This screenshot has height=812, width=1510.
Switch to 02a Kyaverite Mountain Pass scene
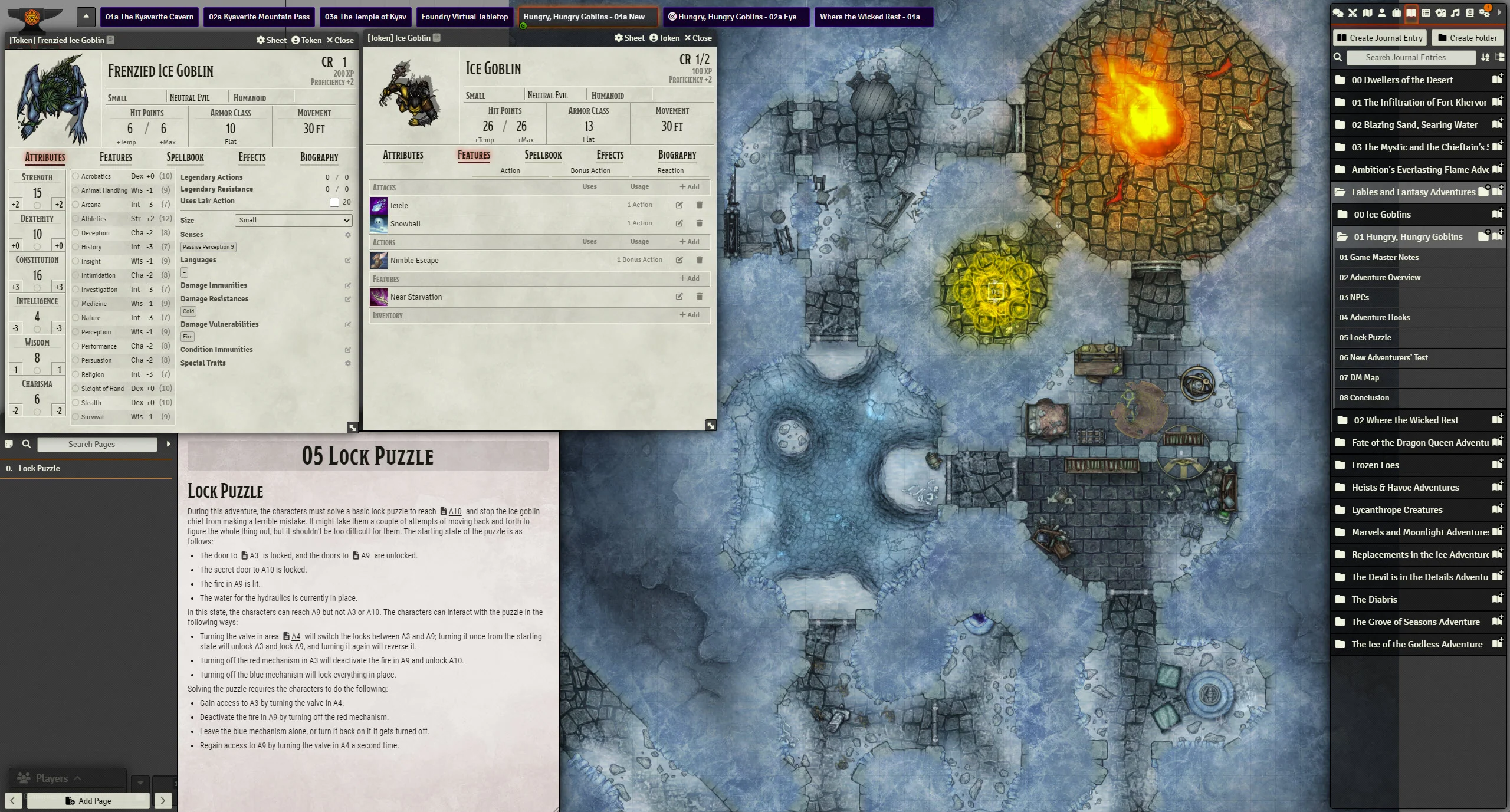(x=259, y=17)
